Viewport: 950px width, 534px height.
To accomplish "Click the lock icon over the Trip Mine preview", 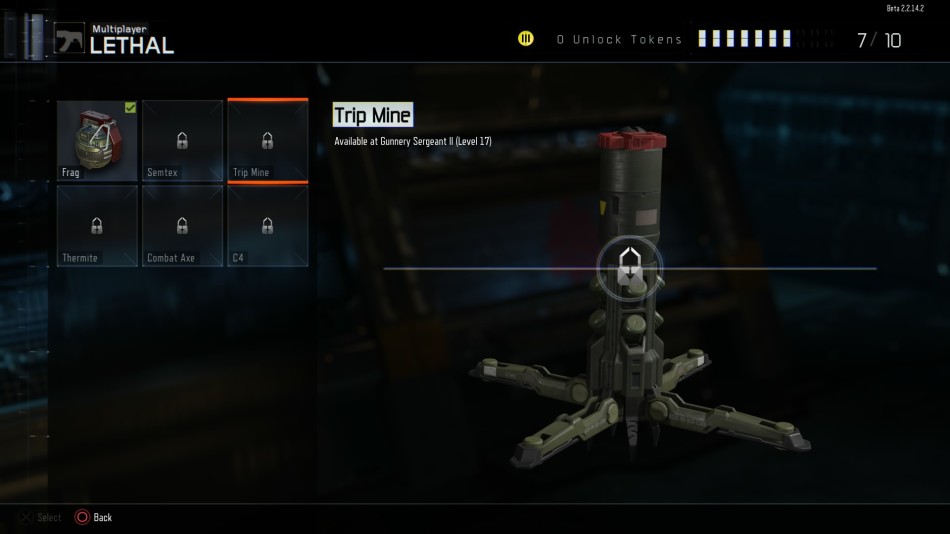I will 629,268.
